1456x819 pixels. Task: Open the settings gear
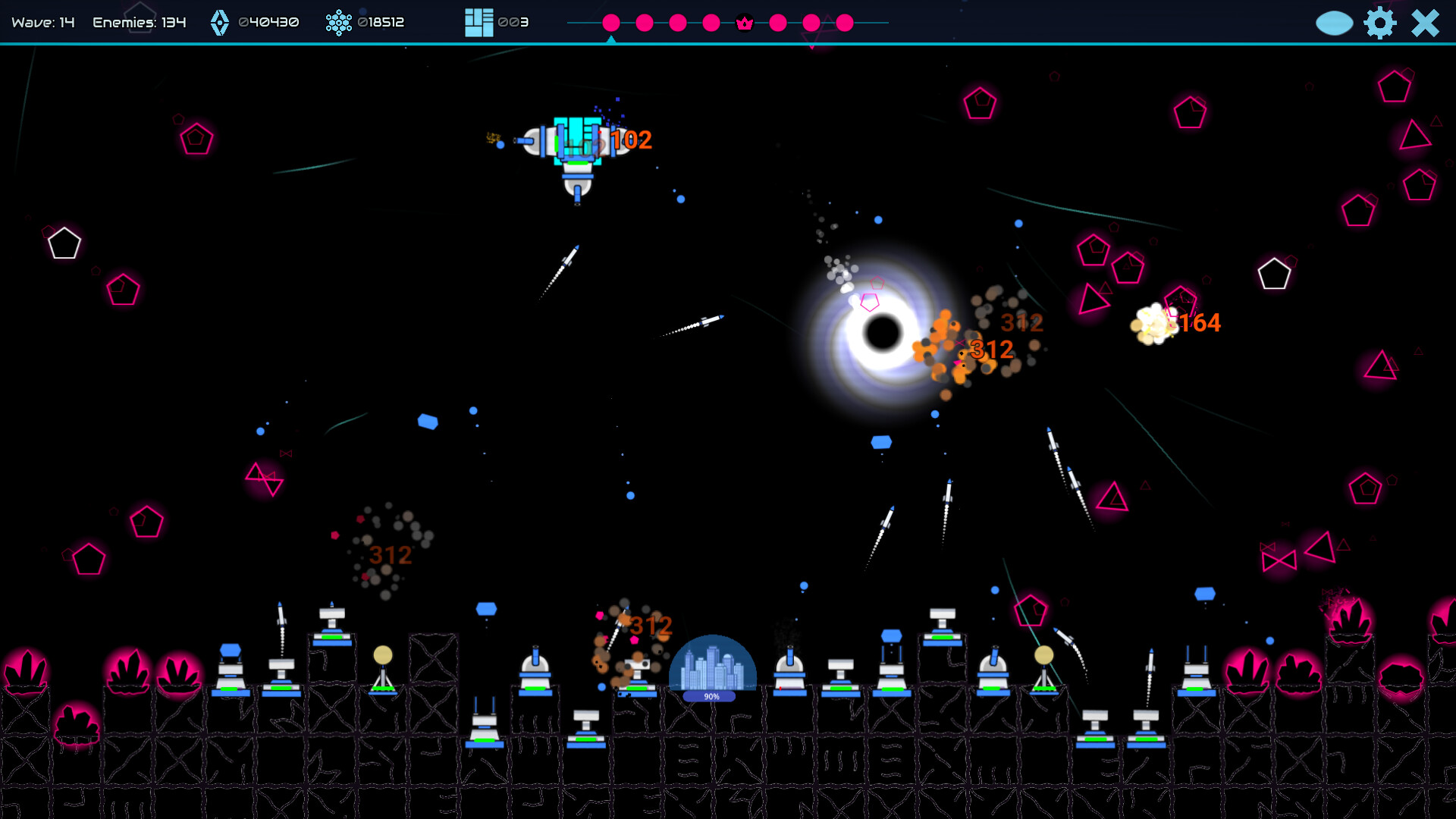tap(1381, 23)
